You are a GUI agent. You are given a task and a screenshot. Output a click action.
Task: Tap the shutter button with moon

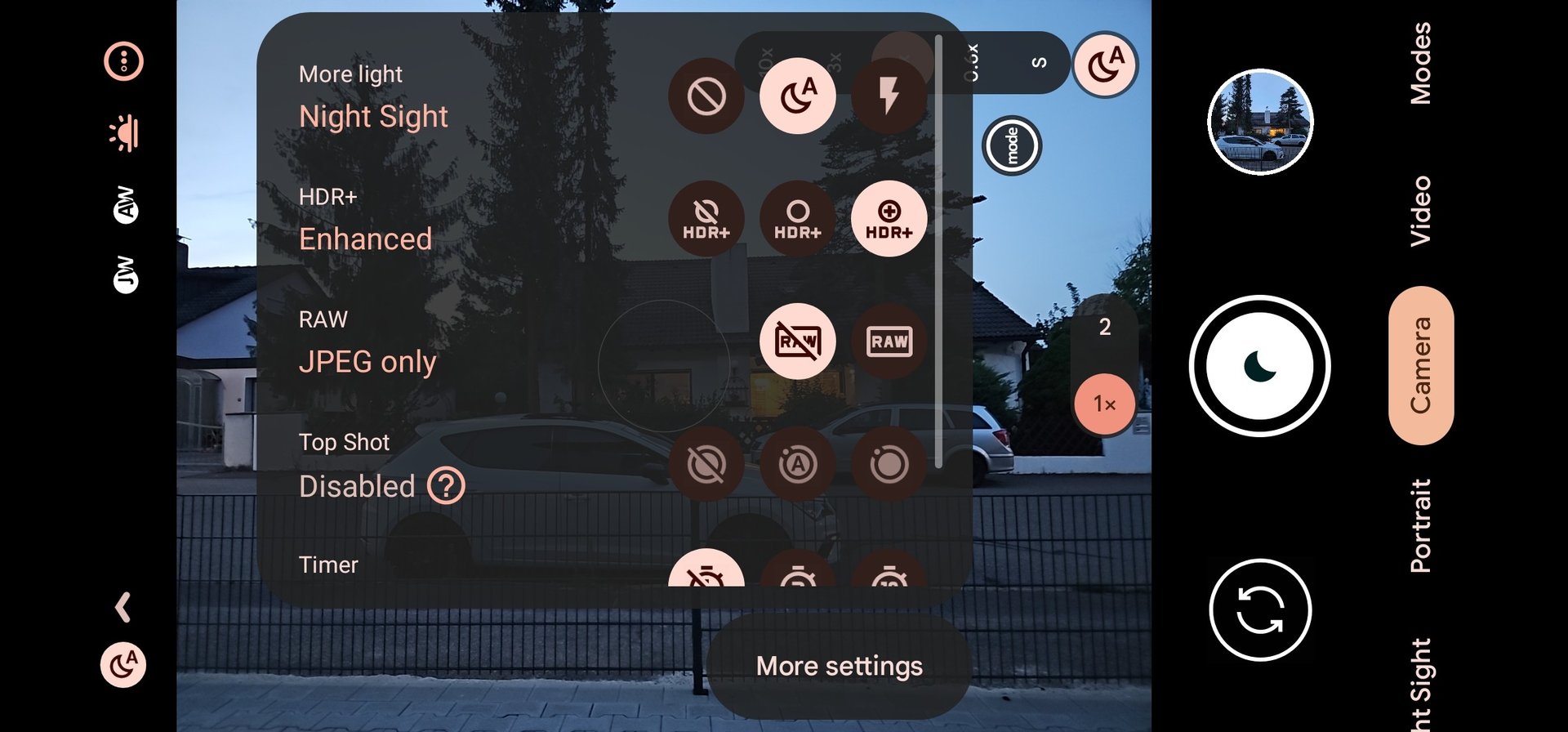[1259, 366]
